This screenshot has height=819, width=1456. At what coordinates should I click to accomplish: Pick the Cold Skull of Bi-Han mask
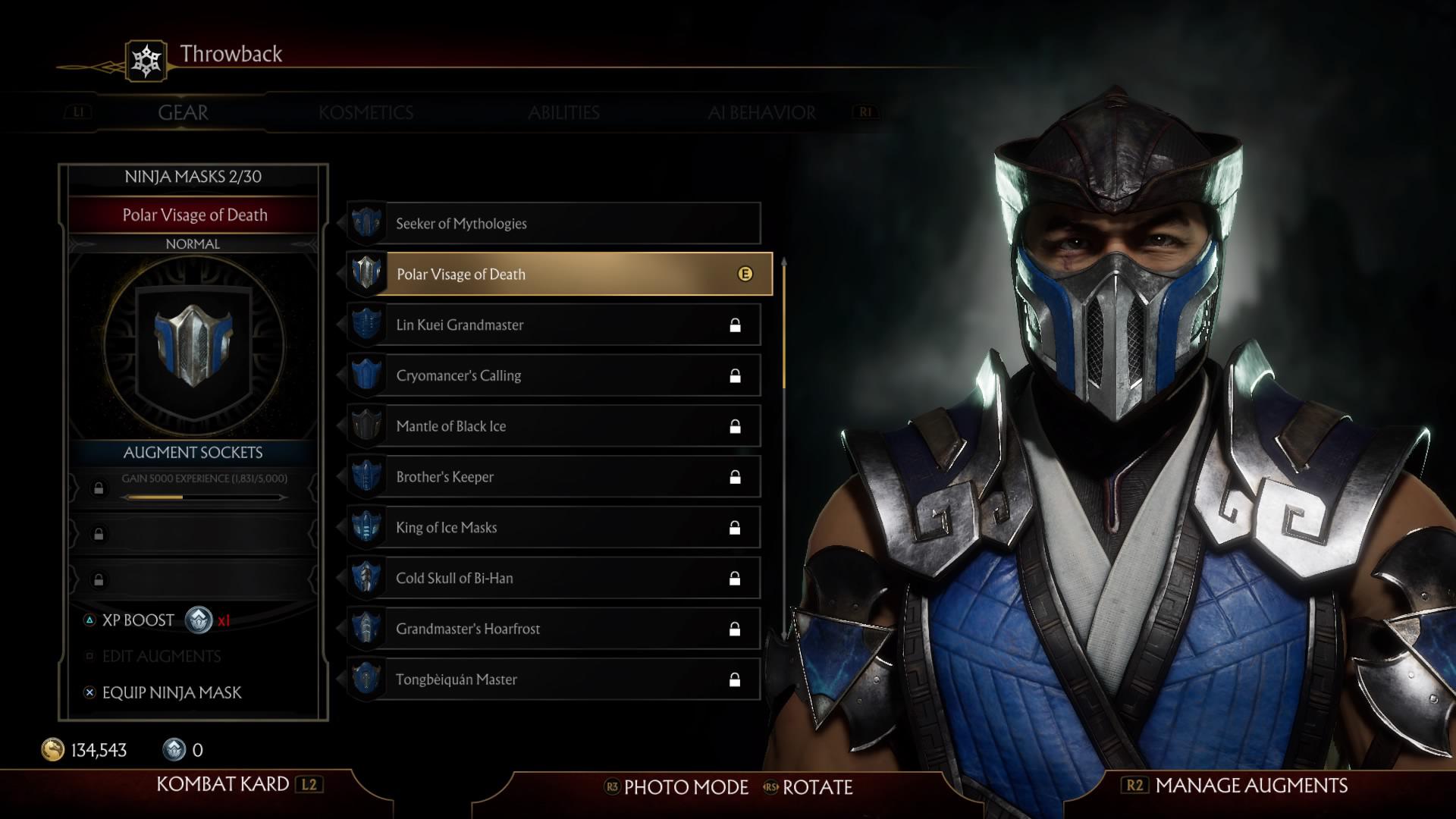coord(554,579)
